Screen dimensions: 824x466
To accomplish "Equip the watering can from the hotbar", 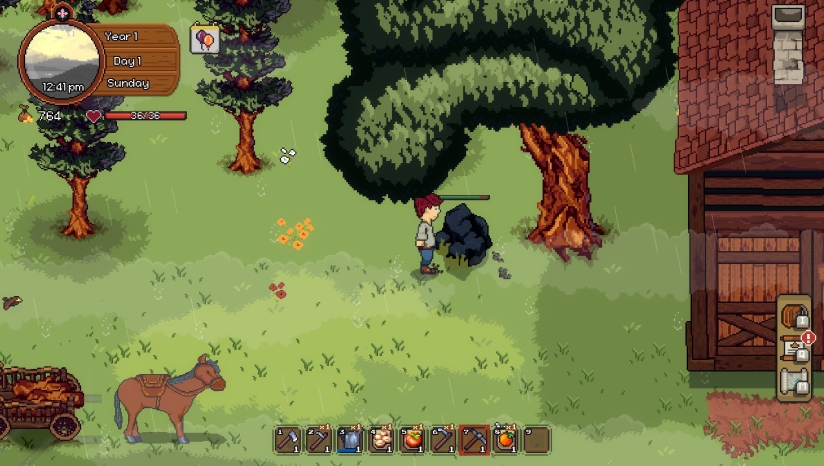I will pos(350,440).
